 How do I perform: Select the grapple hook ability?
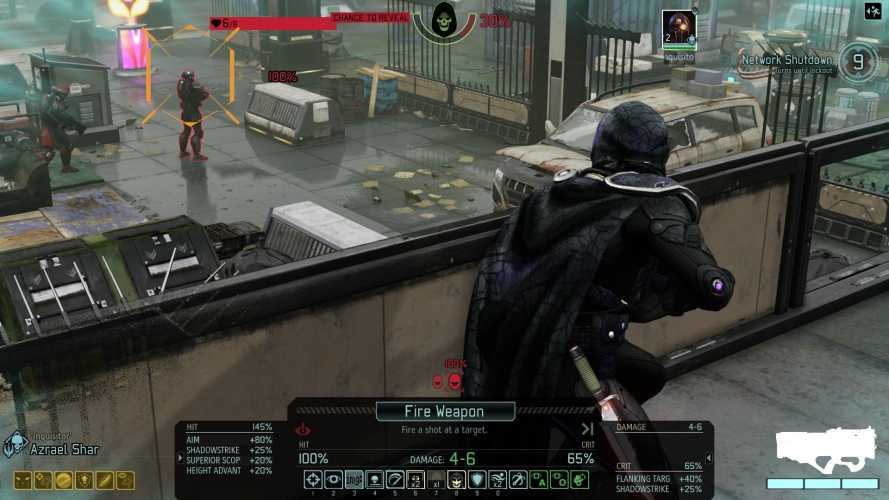[518, 480]
